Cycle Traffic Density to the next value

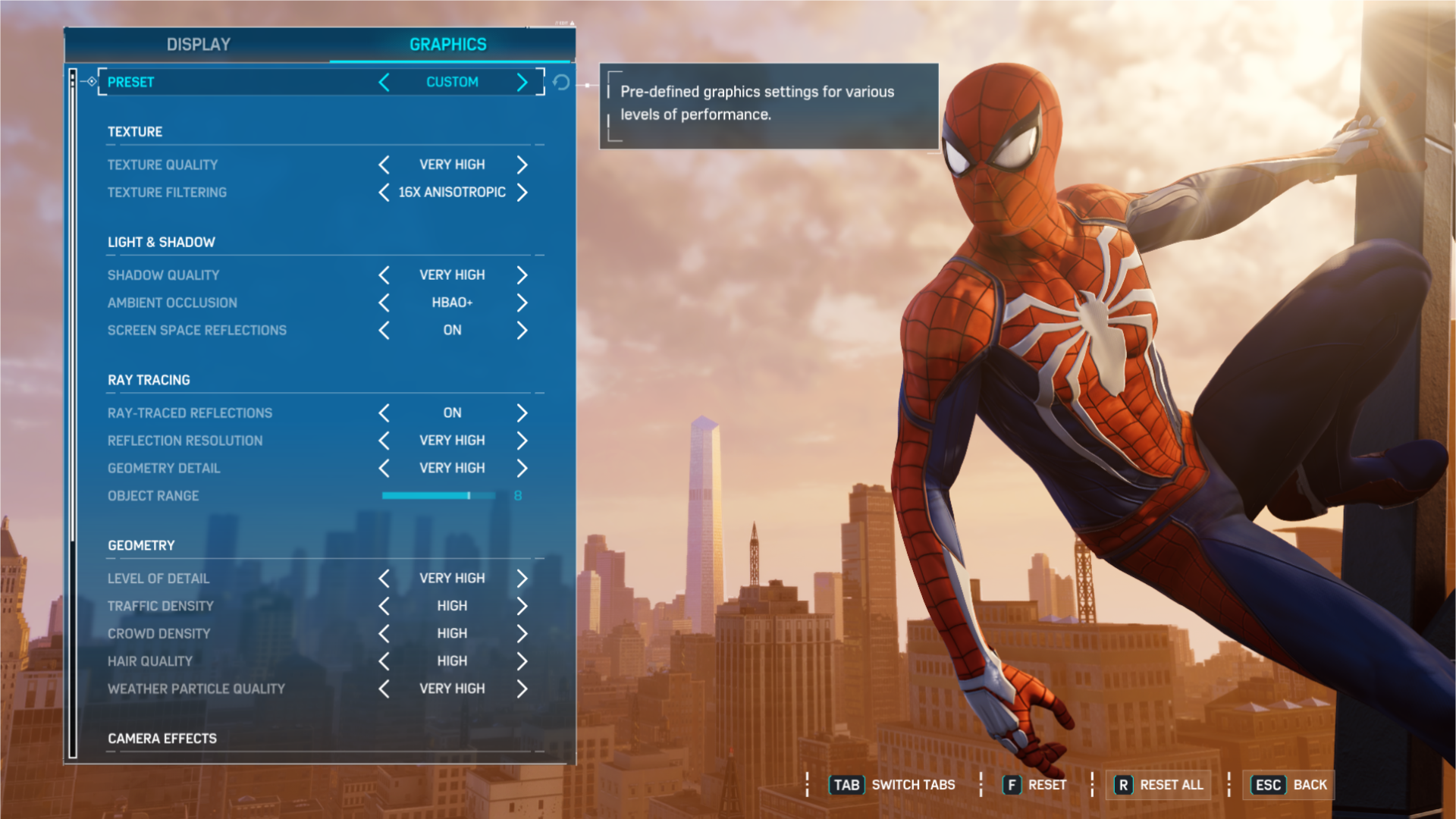coord(522,605)
